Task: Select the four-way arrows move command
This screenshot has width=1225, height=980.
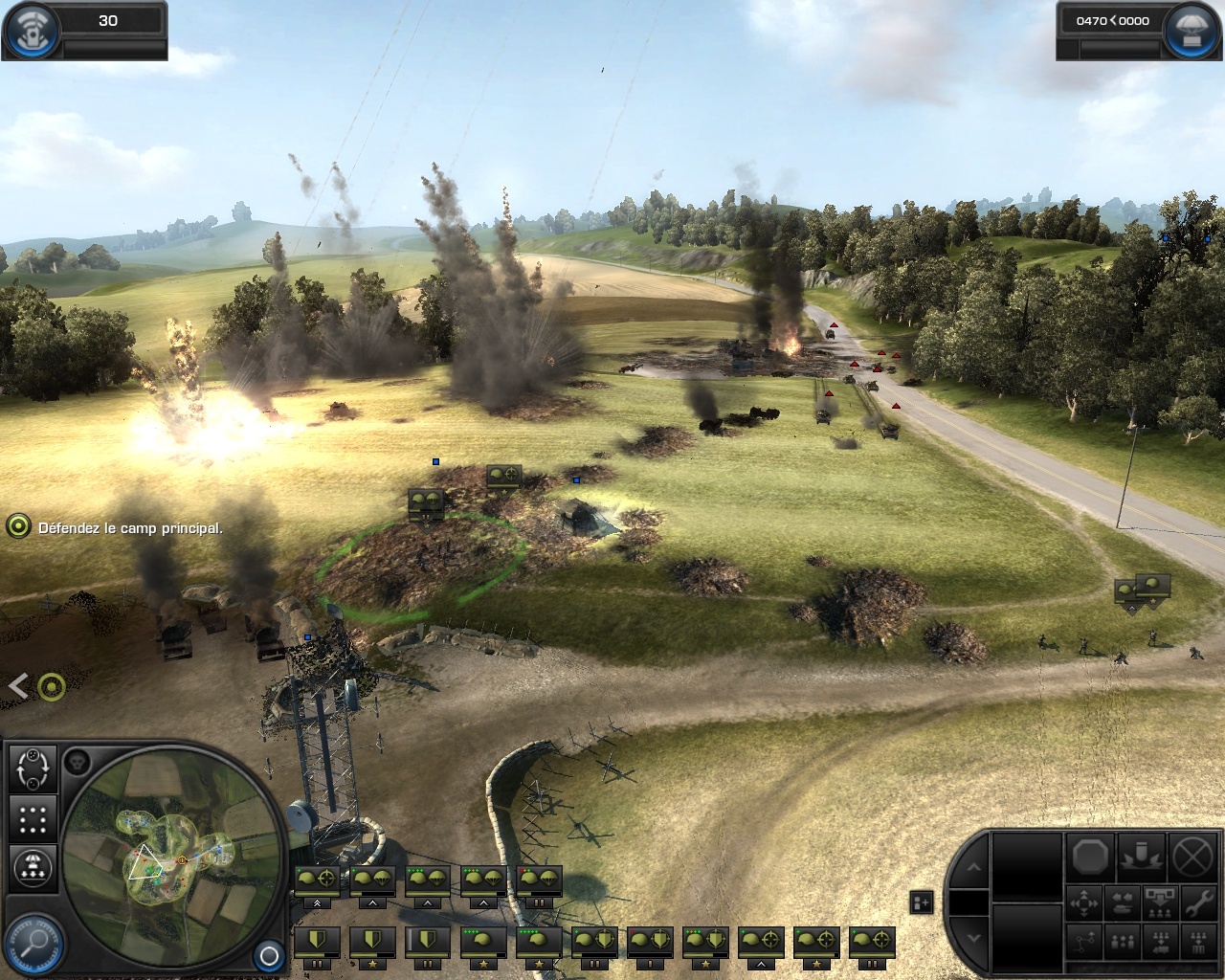Action: coord(1083,902)
